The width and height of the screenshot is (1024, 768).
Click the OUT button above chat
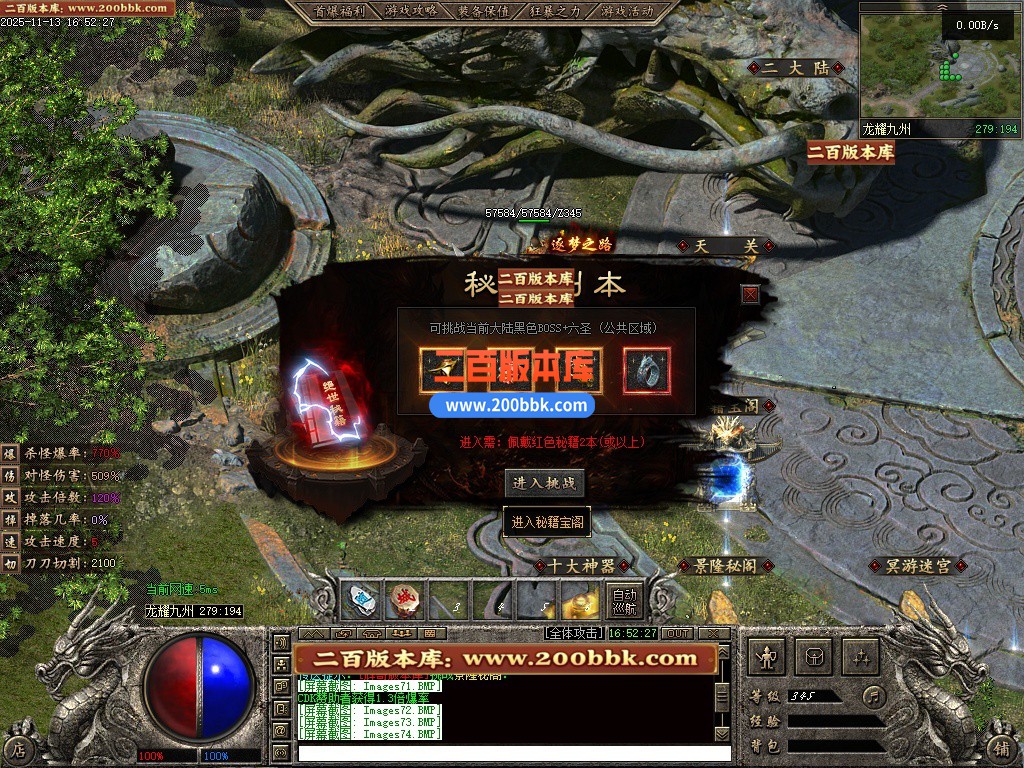(x=678, y=633)
